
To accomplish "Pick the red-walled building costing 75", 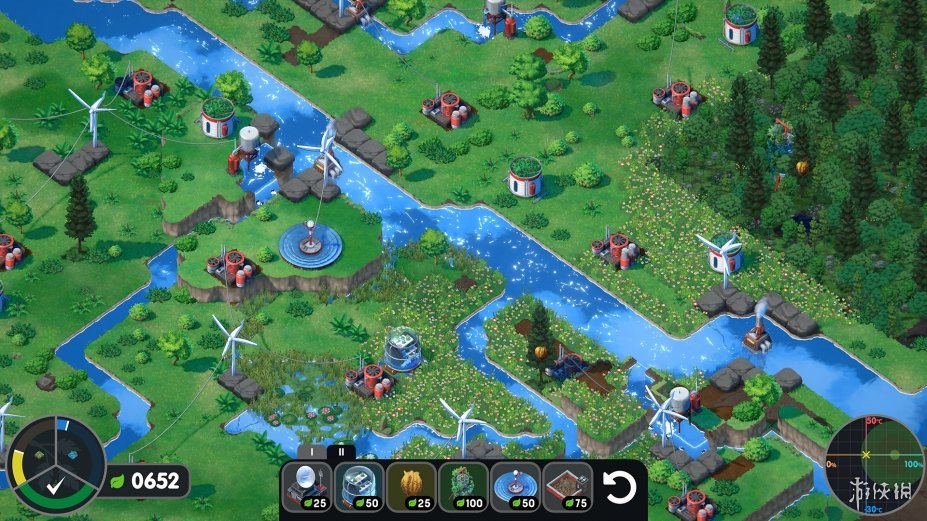I will 568,487.
